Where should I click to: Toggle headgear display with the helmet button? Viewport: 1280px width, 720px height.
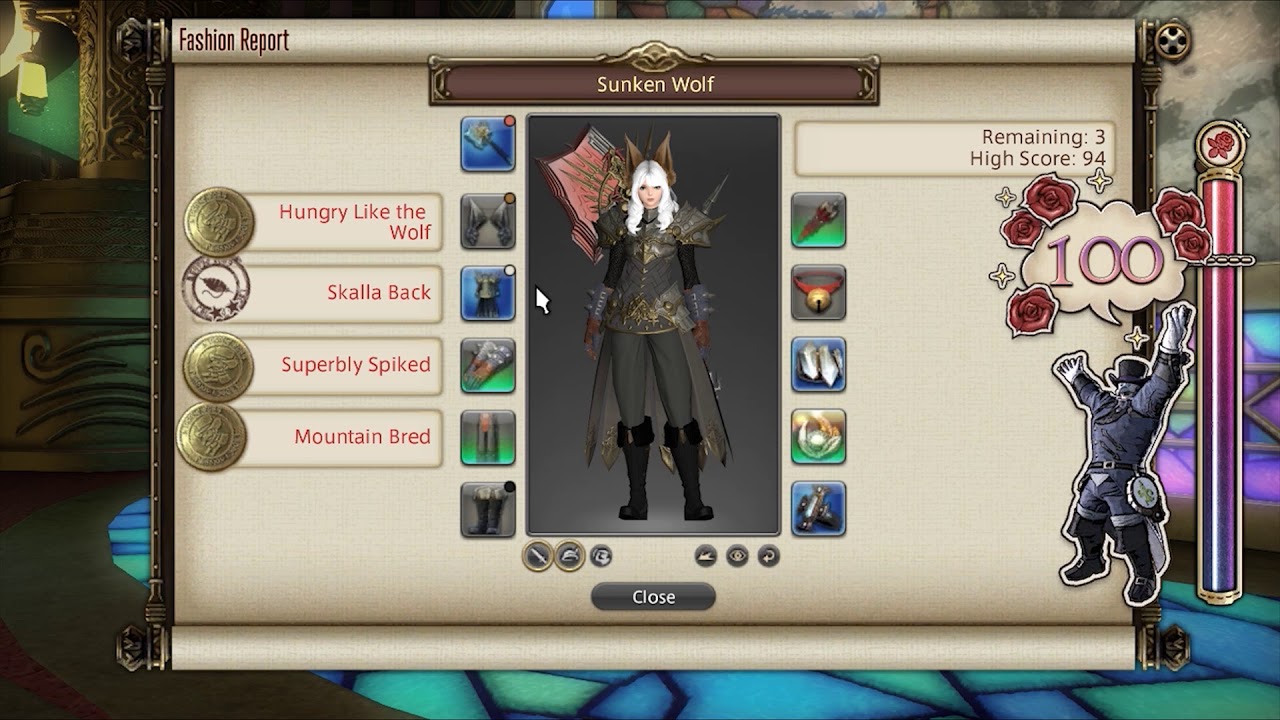[569, 556]
